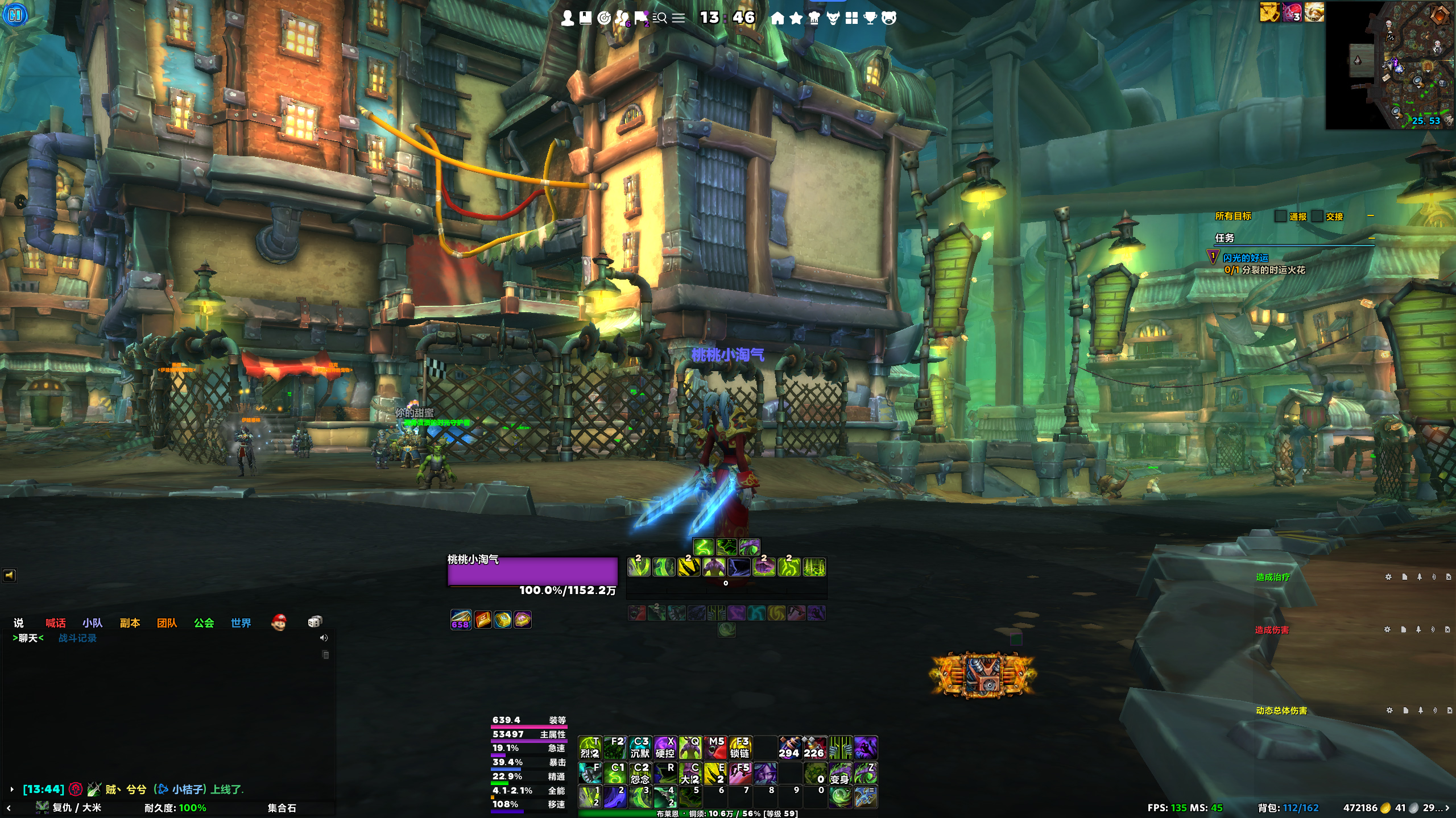Open the house icon in the top bar
The width and height of the screenshot is (1456, 818).
click(x=777, y=18)
